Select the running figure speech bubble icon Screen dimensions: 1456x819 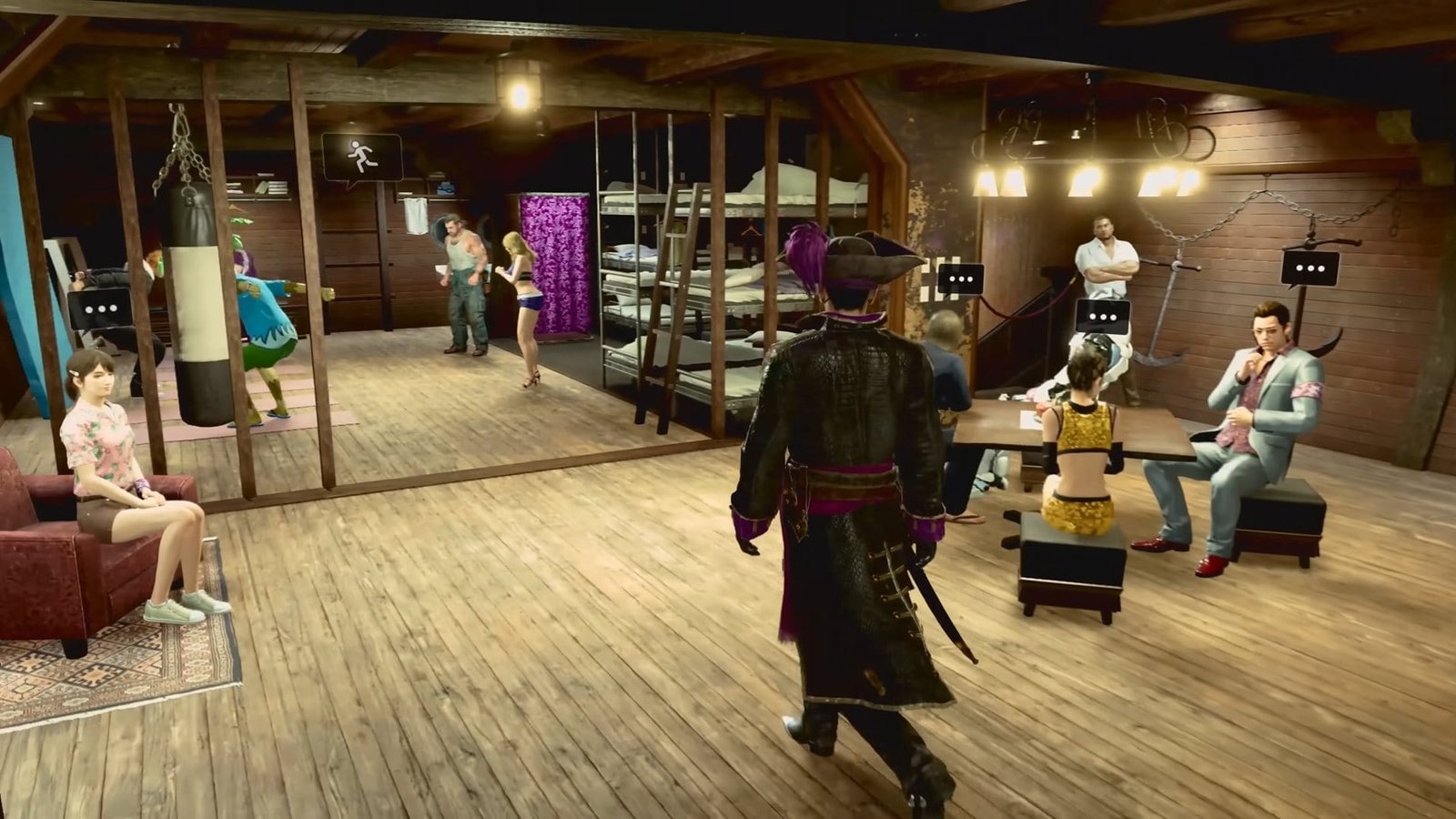[x=361, y=157]
